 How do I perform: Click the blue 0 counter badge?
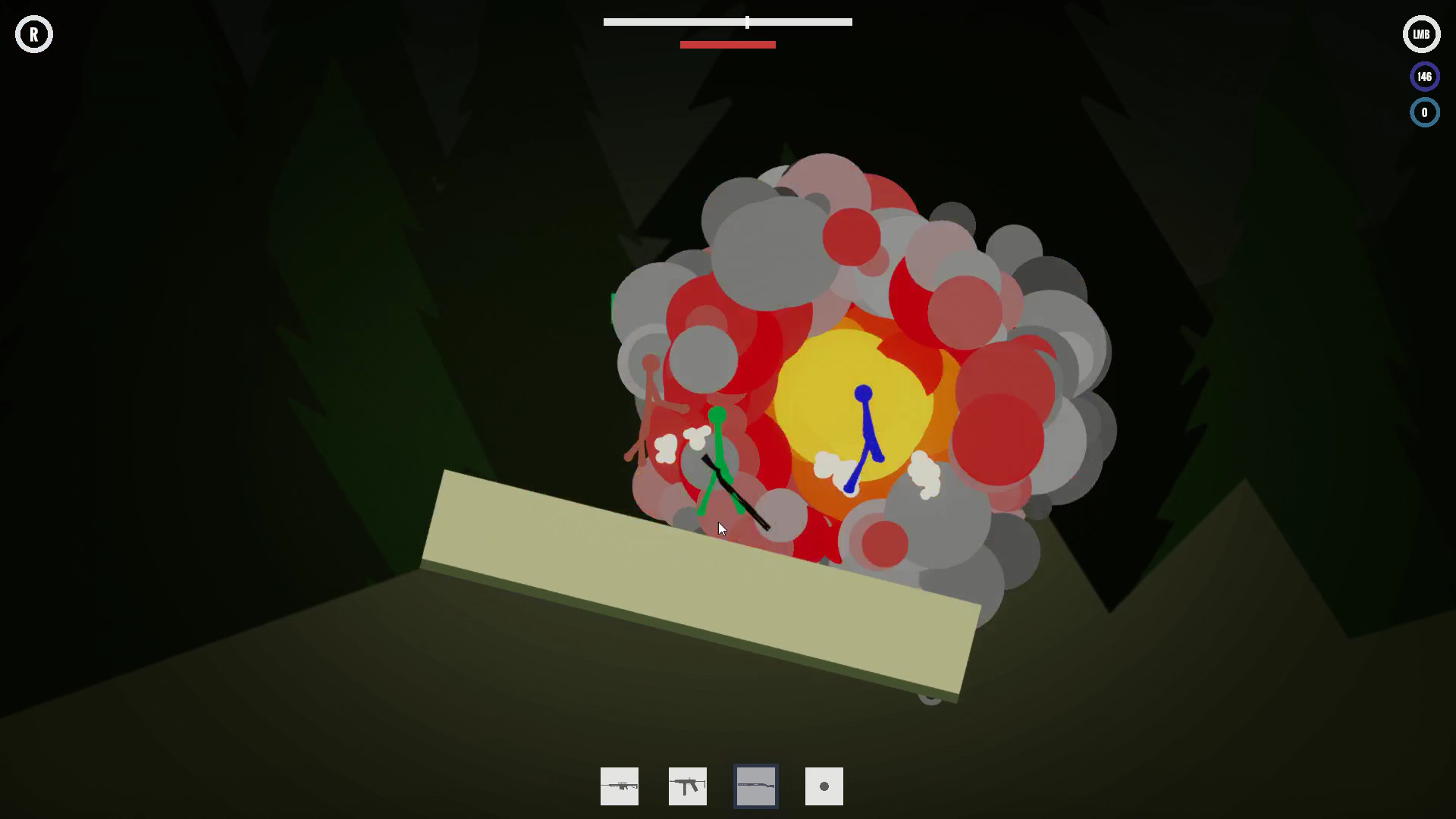[x=1424, y=112]
